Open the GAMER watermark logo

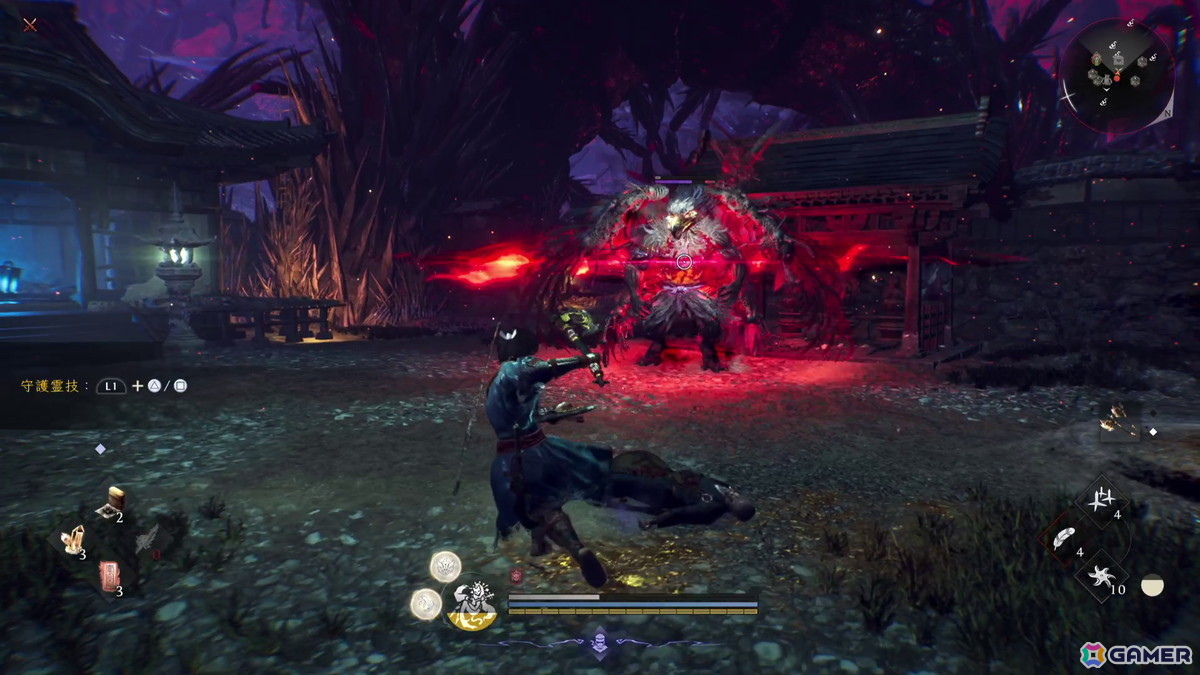[x=1136, y=654]
